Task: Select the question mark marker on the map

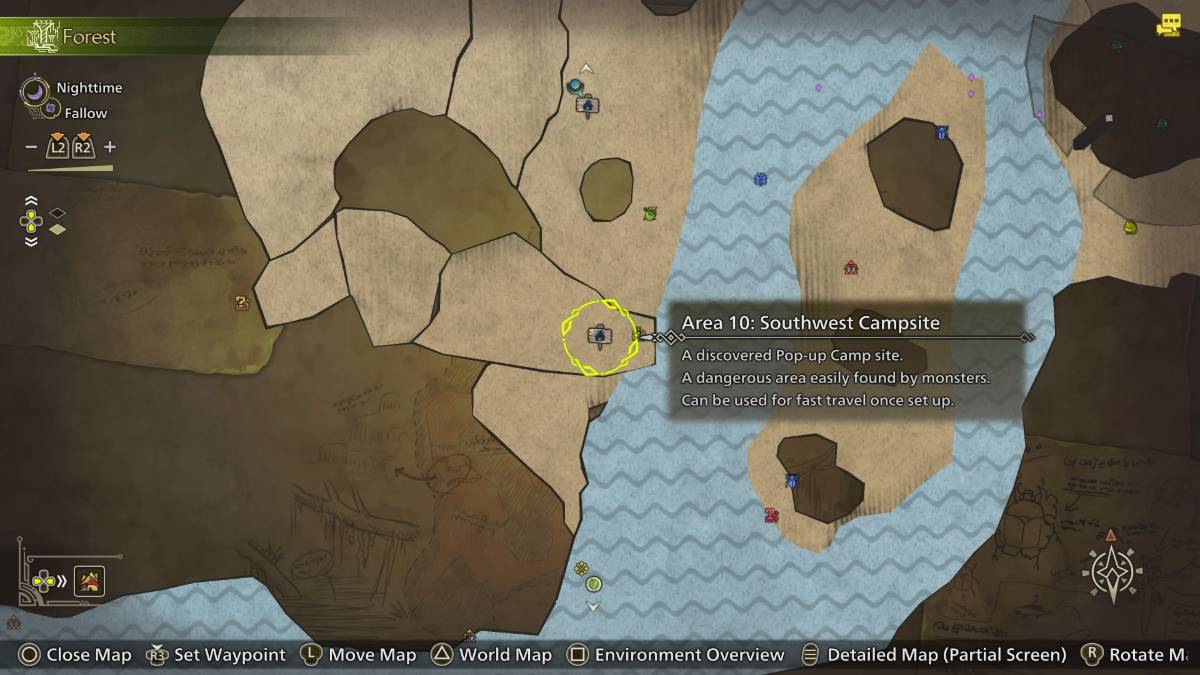Action: [x=241, y=302]
